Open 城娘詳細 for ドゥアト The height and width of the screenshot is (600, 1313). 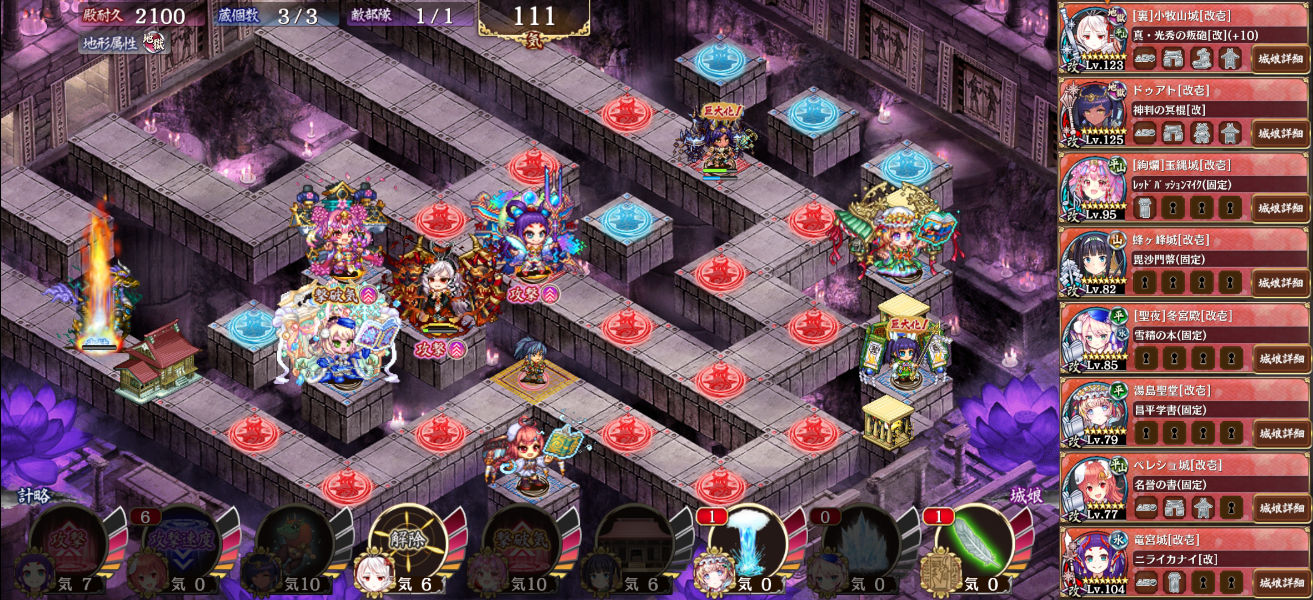(1280, 133)
